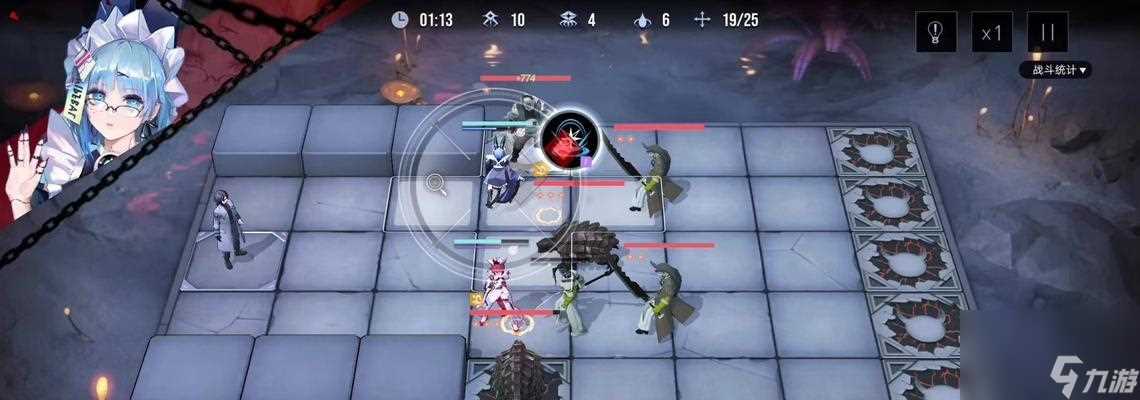Toggle the x1 game speed
The width and height of the screenshot is (1140, 400).
tap(991, 32)
